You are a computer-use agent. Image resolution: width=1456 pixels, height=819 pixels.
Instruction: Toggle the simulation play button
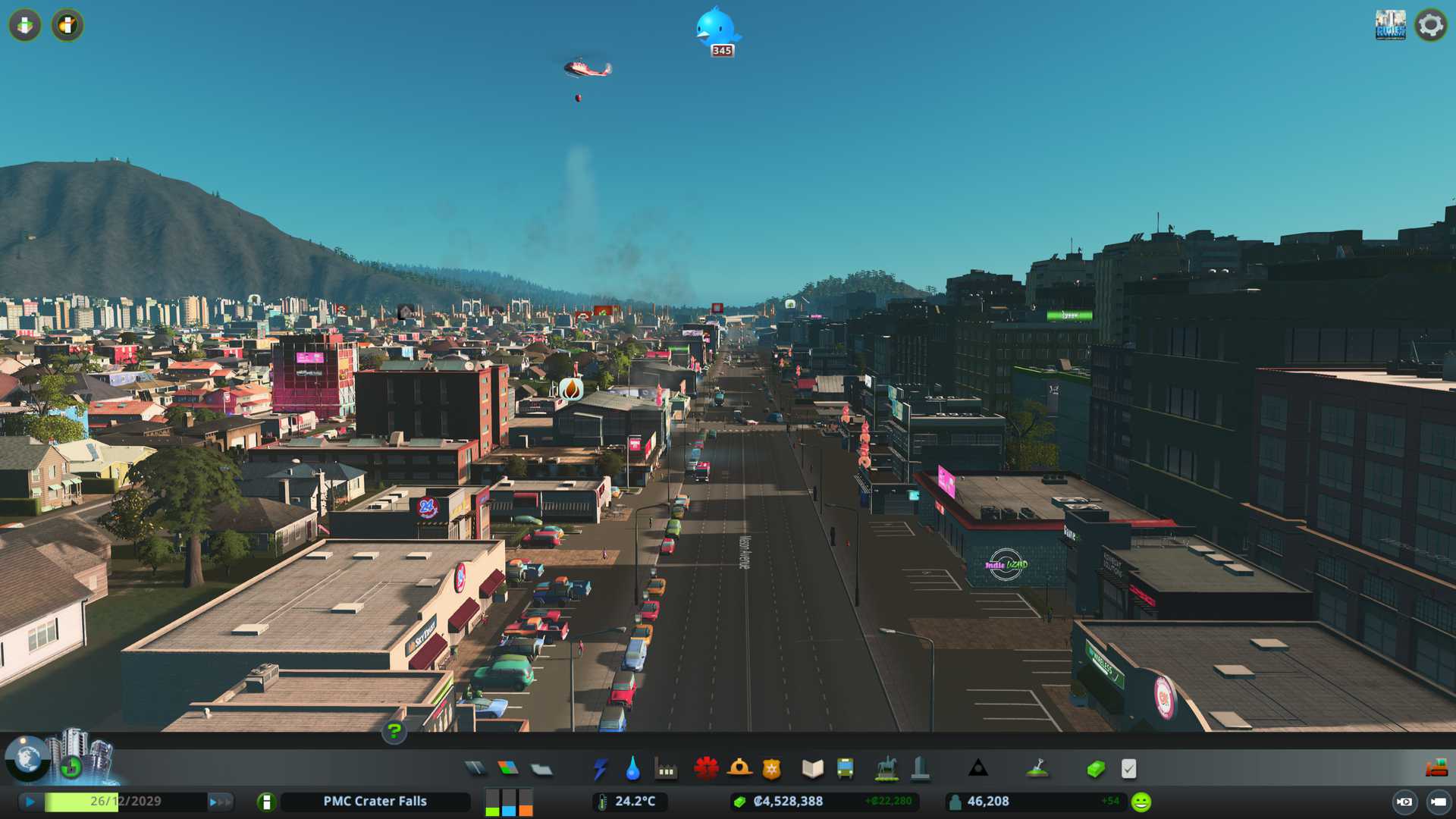(30, 802)
